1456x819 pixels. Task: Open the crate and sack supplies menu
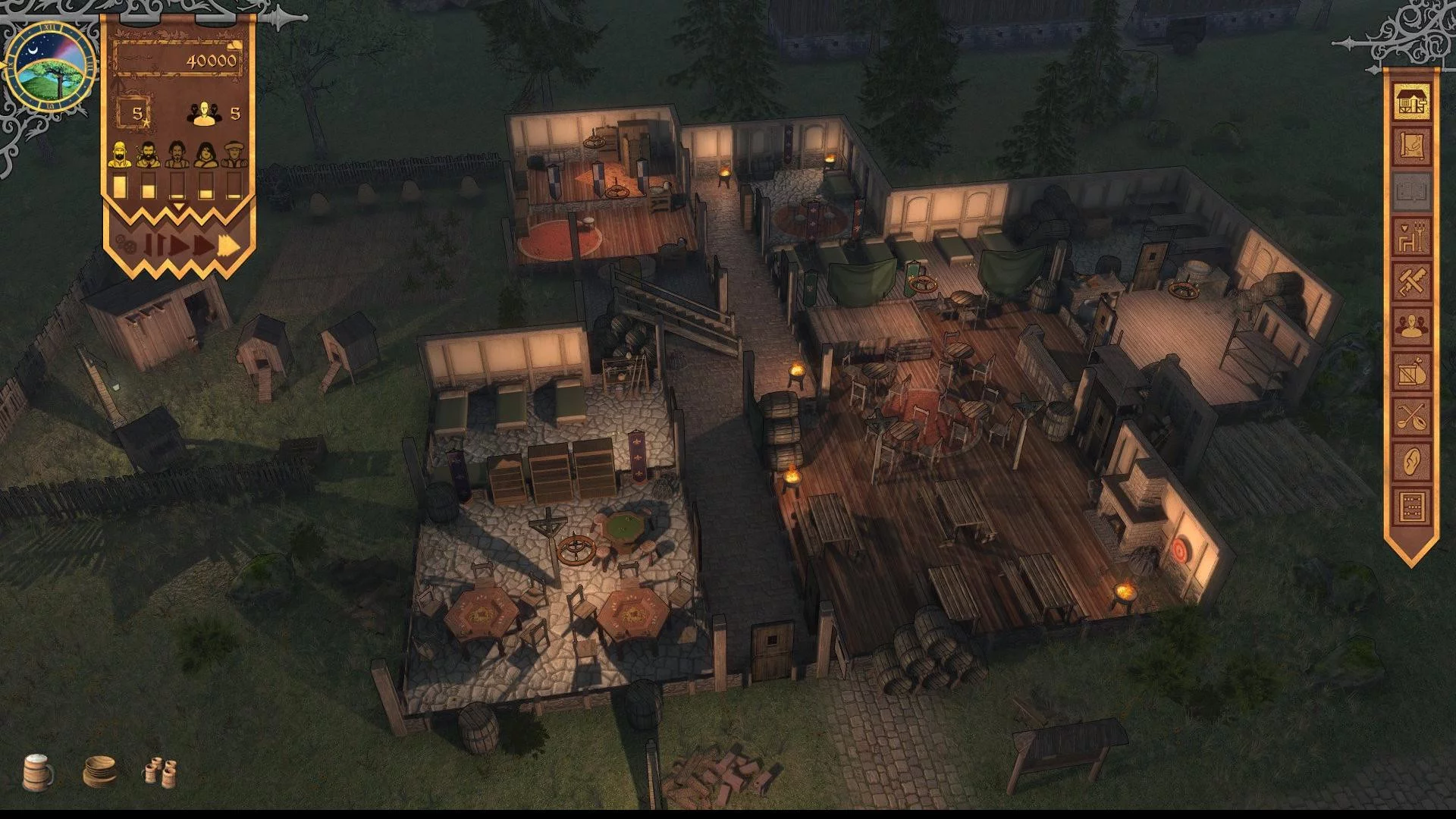tap(1411, 372)
